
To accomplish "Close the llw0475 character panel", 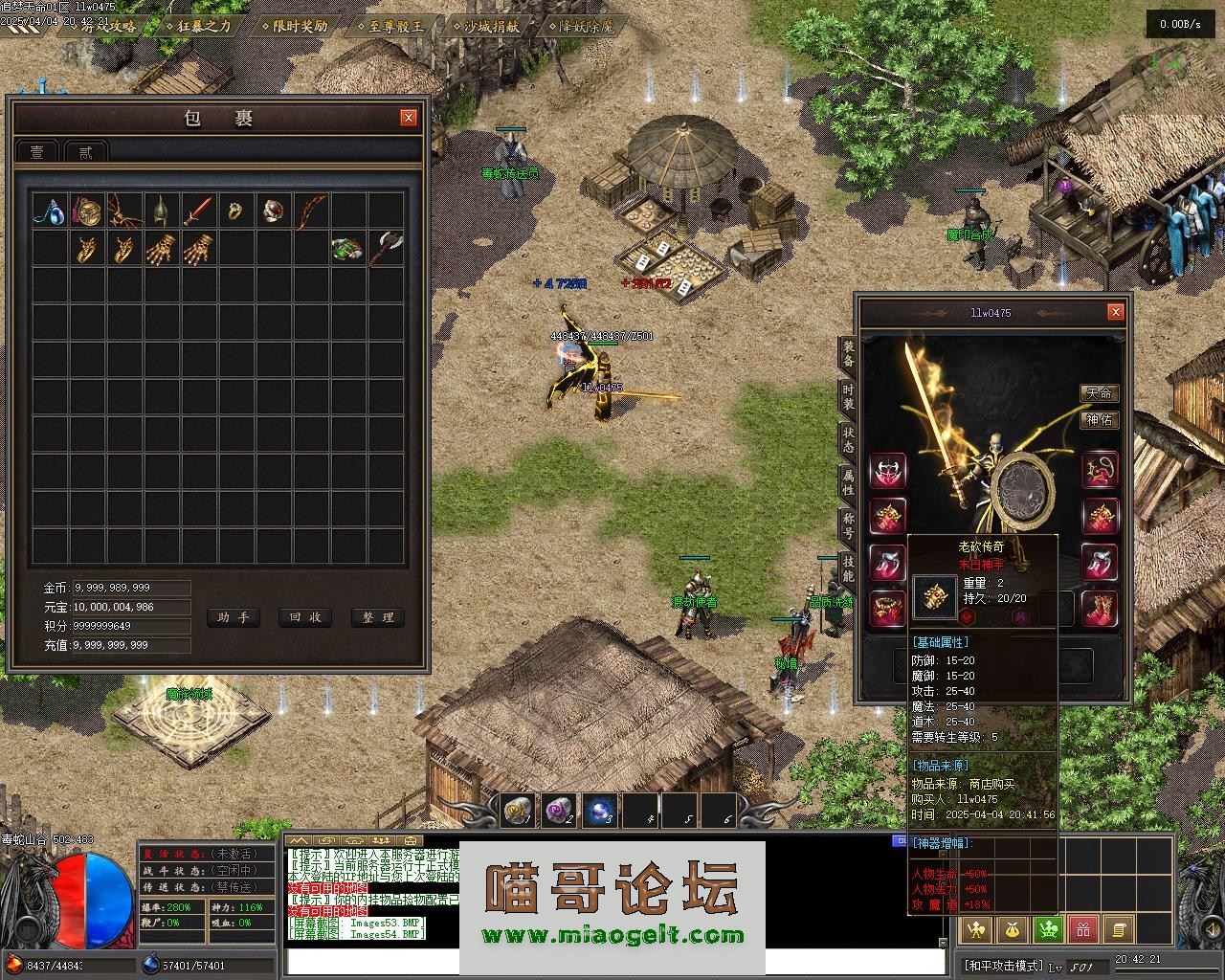I will click(x=1115, y=312).
